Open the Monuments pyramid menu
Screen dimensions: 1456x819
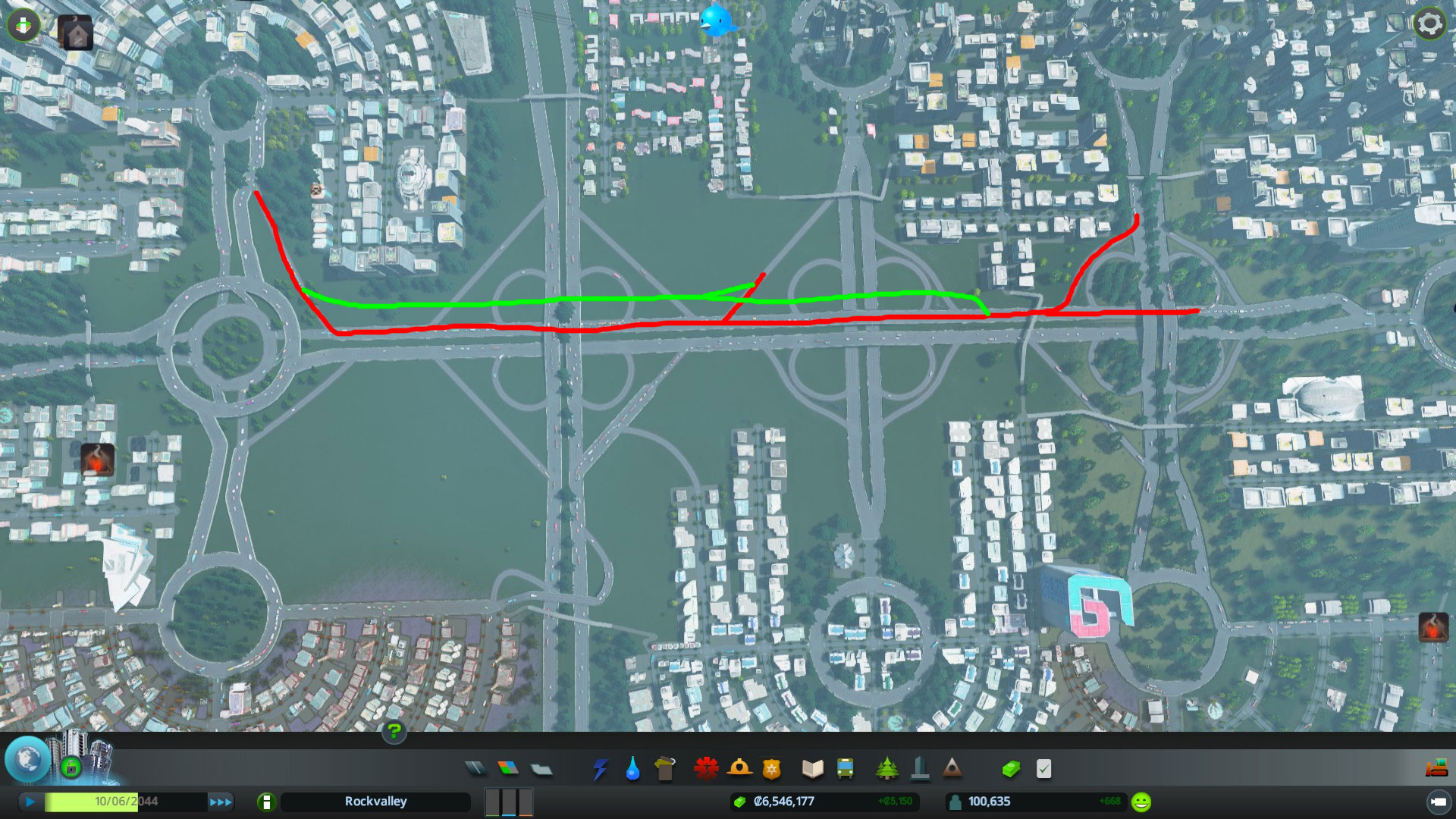click(x=951, y=768)
